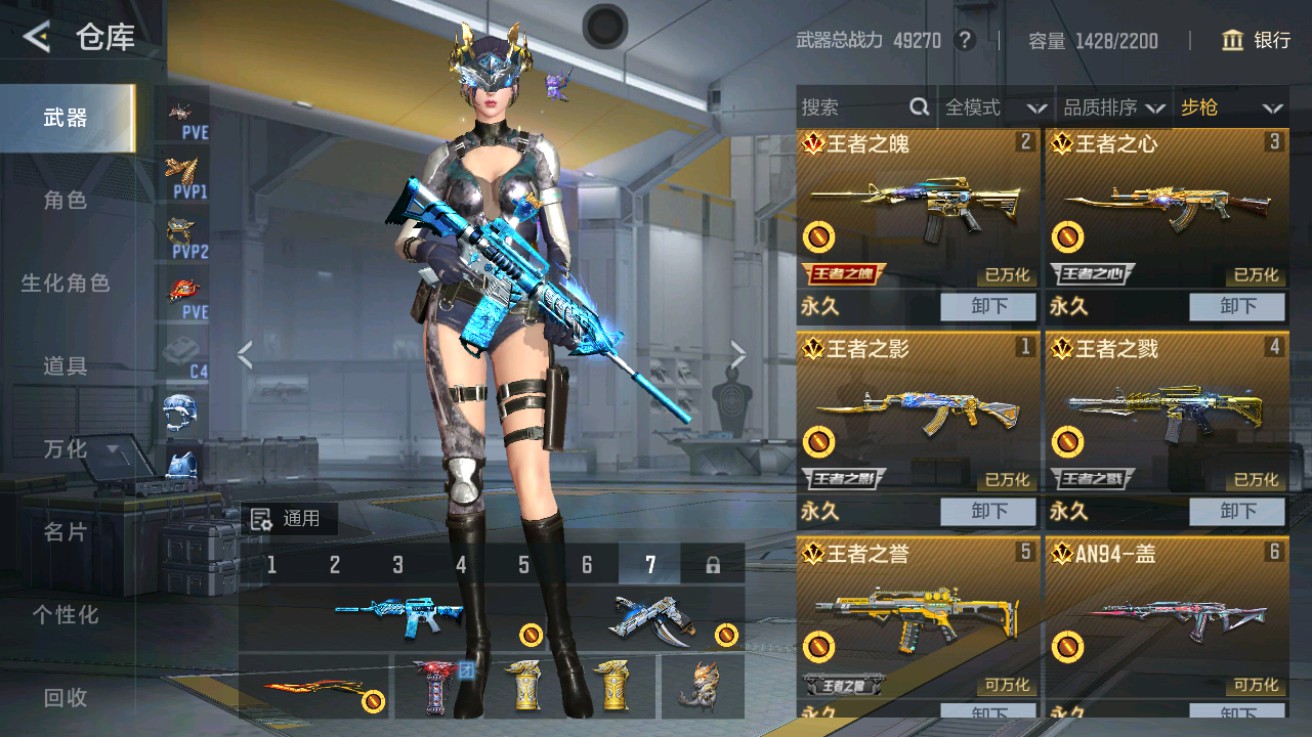
Task: Tap the search magnifier icon
Action: click(x=919, y=107)
